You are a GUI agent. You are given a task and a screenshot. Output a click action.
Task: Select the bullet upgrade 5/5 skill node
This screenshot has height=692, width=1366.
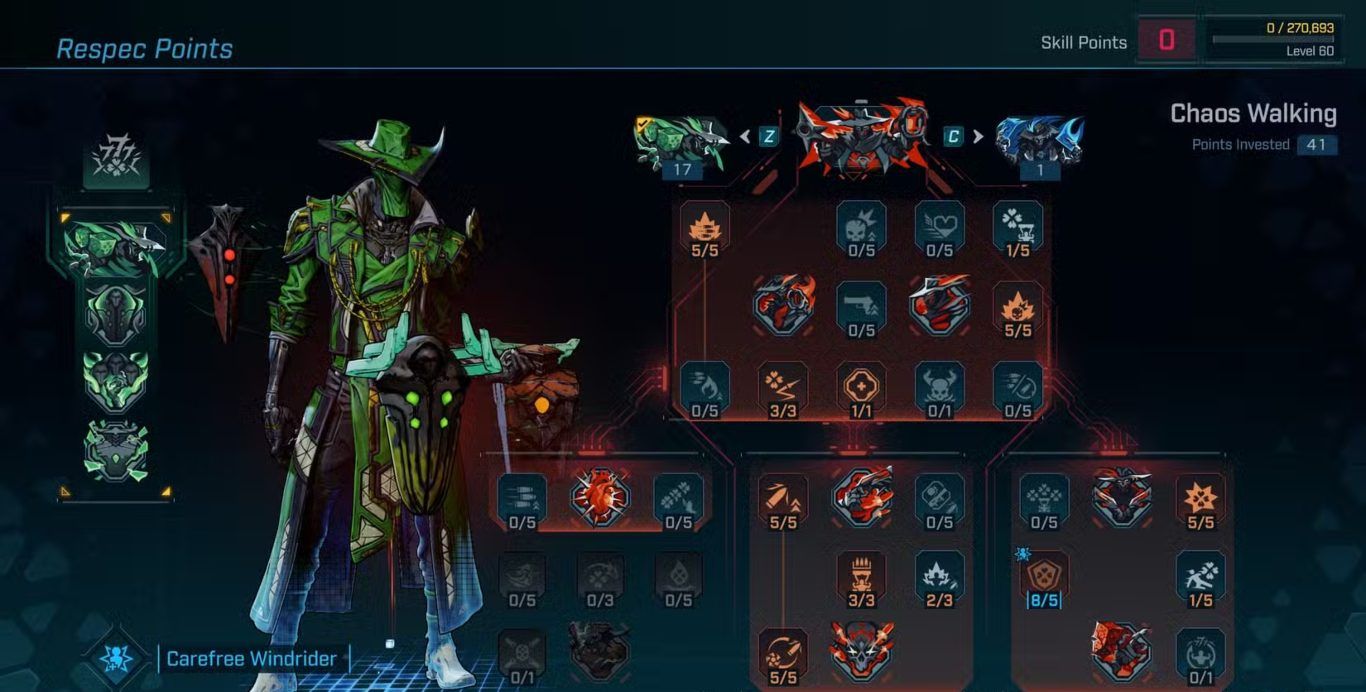783,497
